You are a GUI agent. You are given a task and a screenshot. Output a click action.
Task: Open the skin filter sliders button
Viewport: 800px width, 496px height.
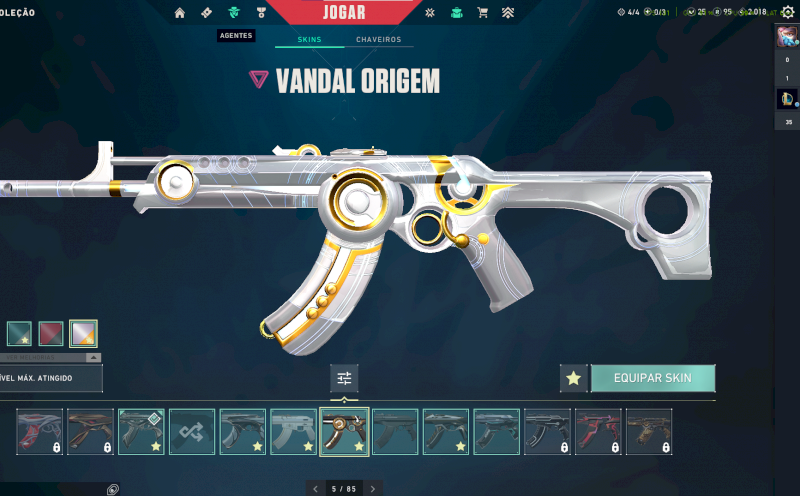point(344,378)
